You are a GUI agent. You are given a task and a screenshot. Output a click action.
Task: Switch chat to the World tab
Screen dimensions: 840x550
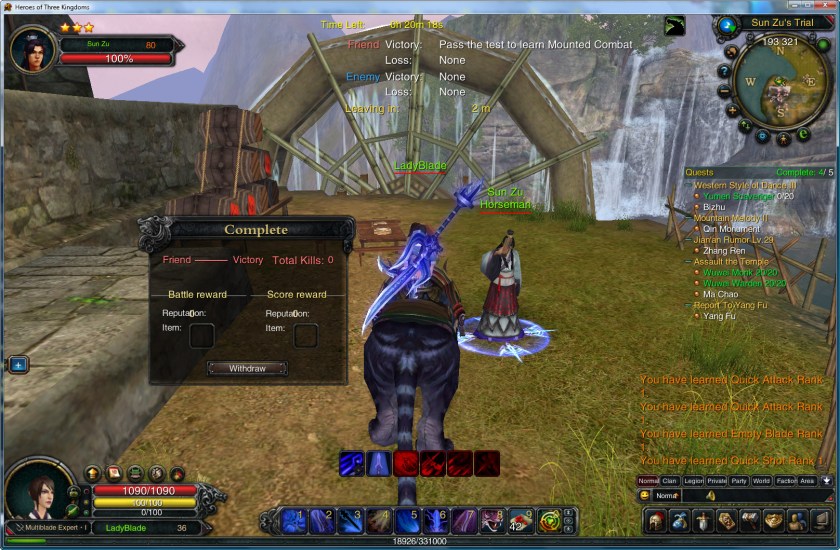tap(762, 481)
